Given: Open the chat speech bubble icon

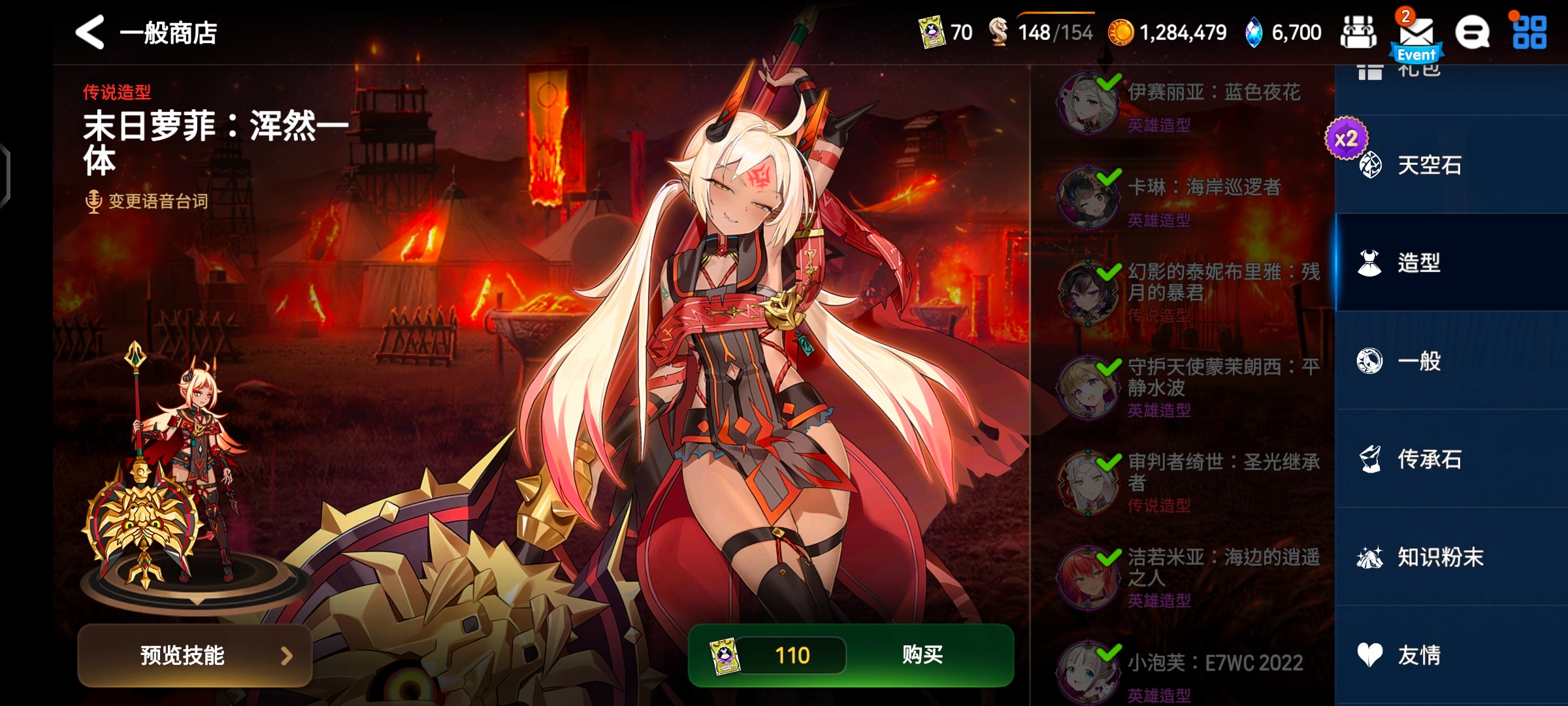Looking at the screenshot, I should click(x=1472, y=33).
